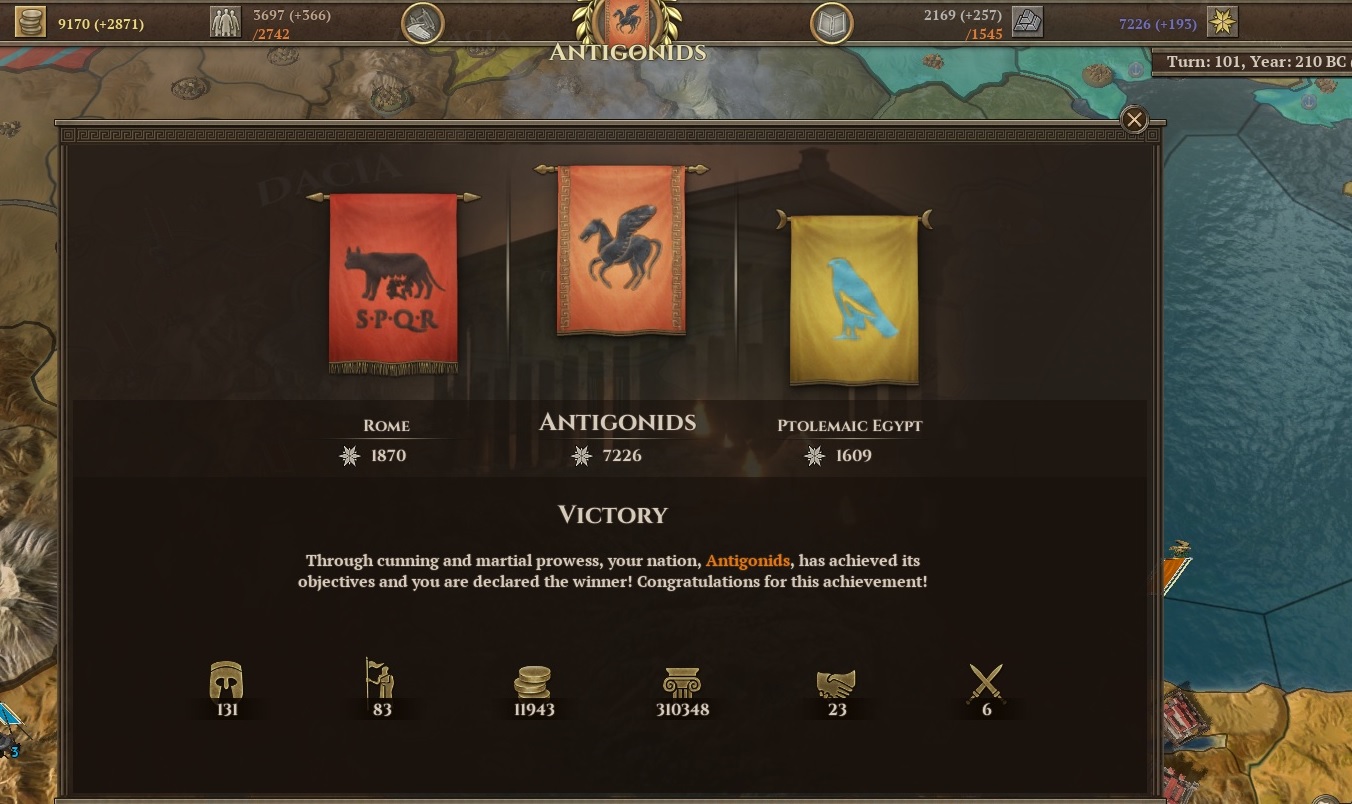Close the Victory dialog
The width and height of the screenshot is (1352, 804).
[1134, 119]
